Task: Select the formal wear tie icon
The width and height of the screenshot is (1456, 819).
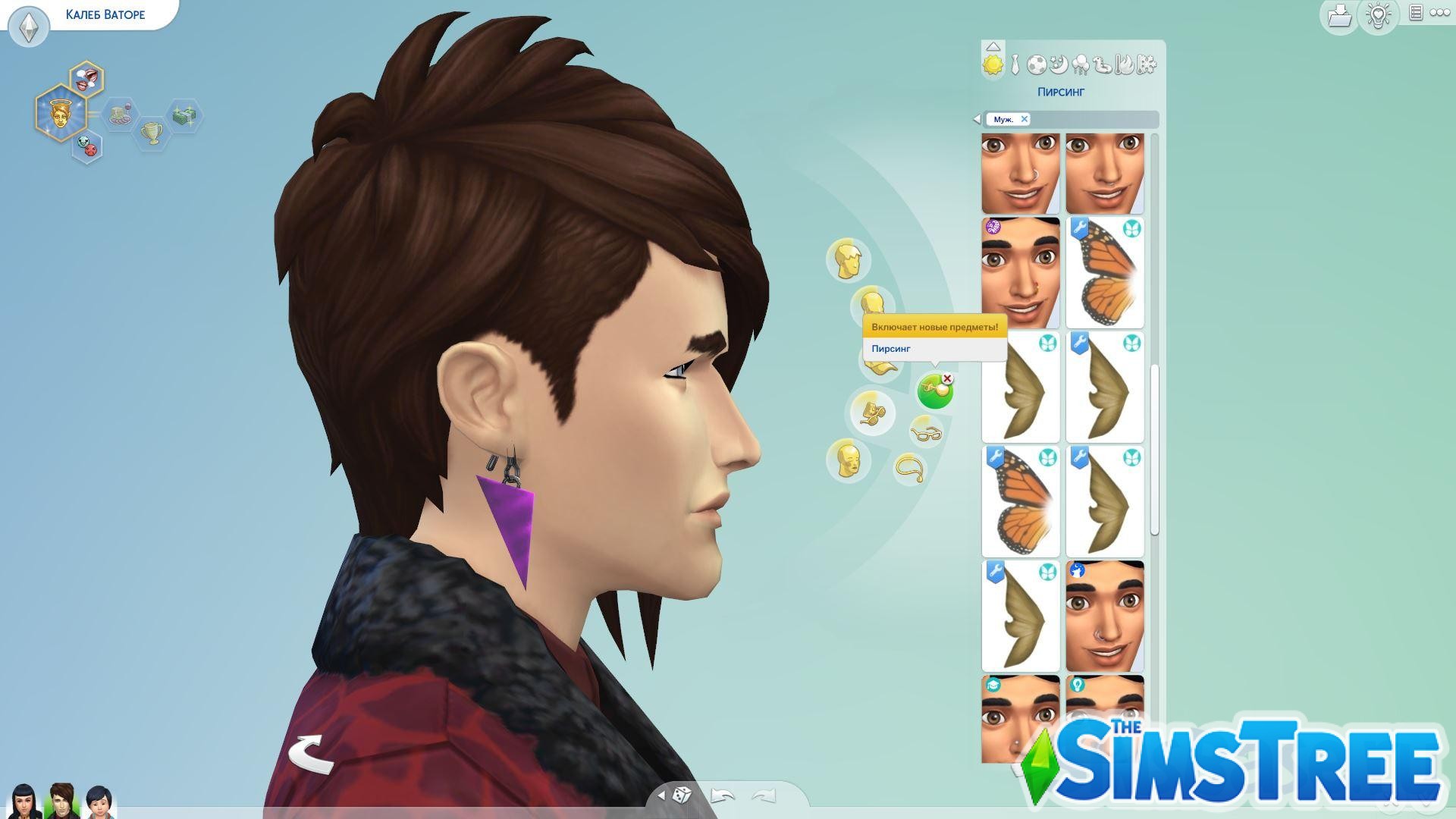Action: [x=1015, y=64]
